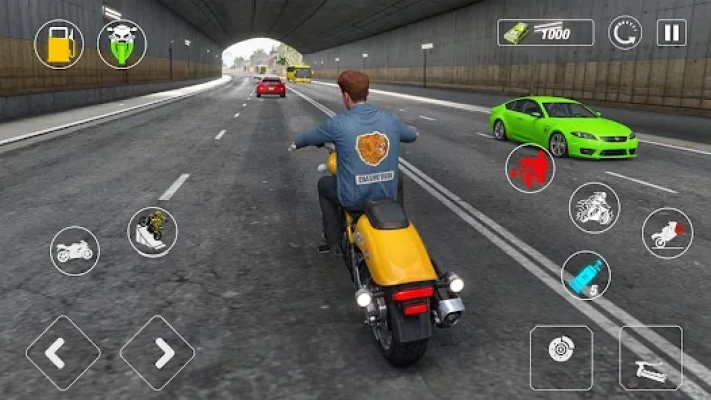711x400 pixels.
Task: Tap the white motorcycle rider button
Action: 594,207
